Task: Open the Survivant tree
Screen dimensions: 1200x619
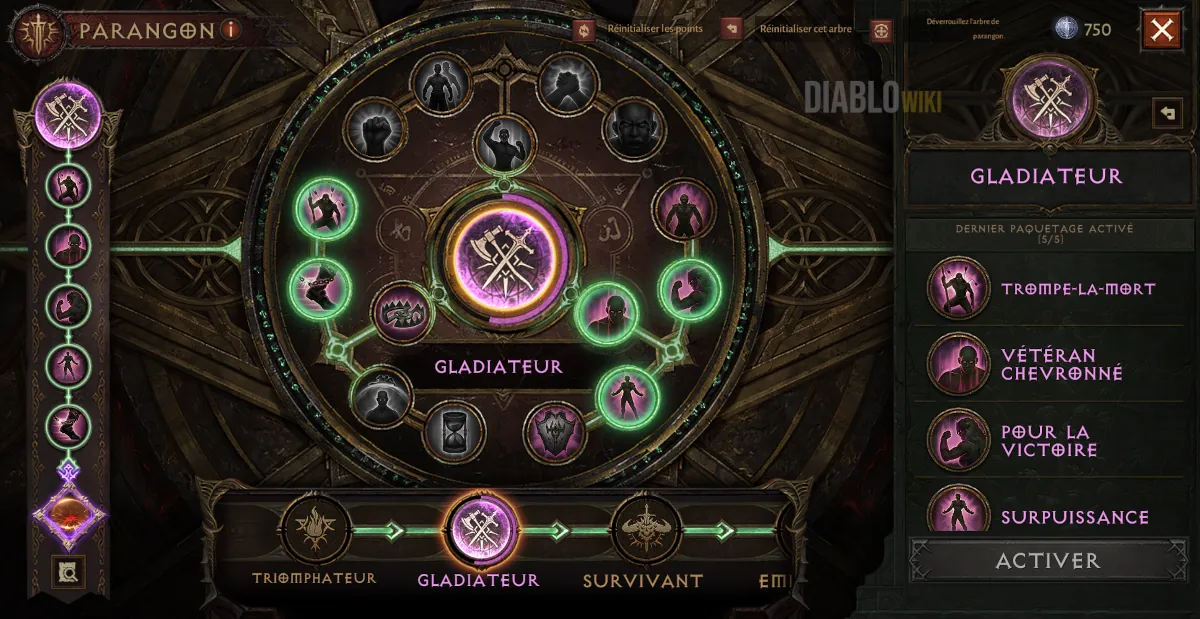Action: pos(645,530)
